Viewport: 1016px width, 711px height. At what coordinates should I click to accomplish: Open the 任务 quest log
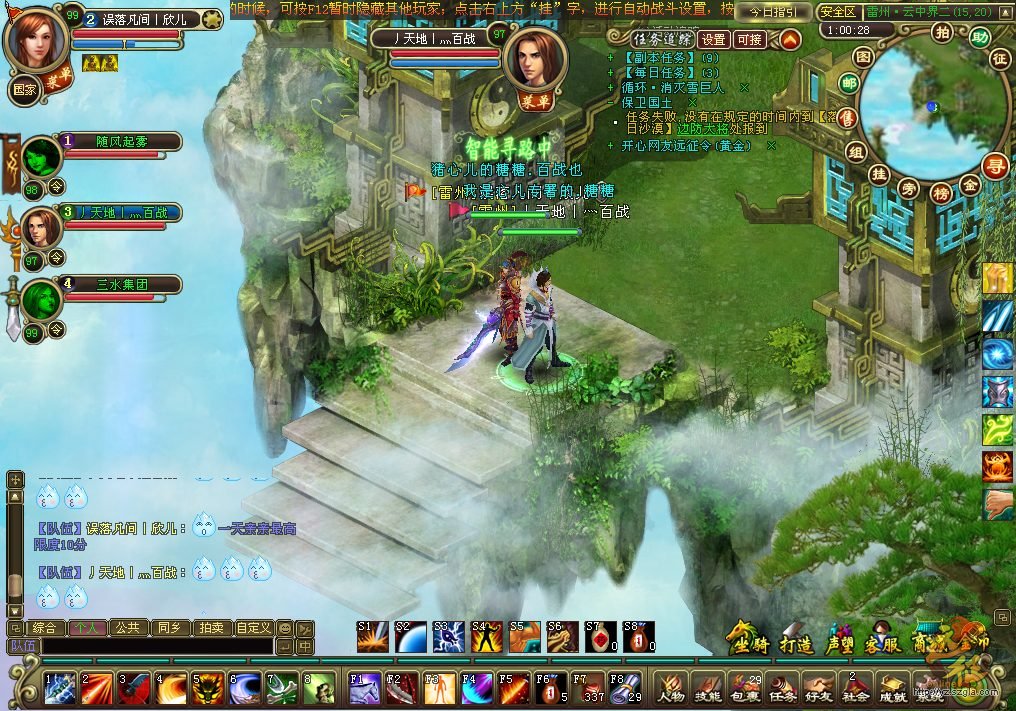[780, 688]
